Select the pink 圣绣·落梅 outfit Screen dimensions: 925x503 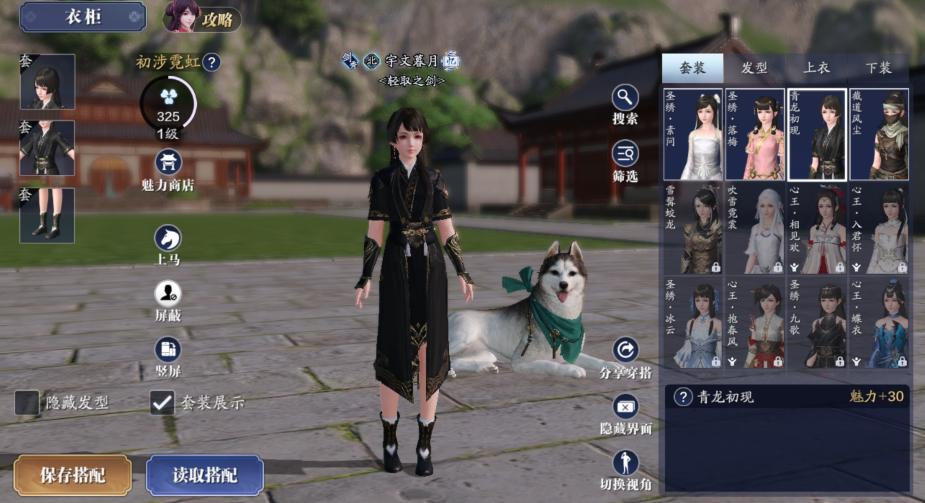pos(754,134)
